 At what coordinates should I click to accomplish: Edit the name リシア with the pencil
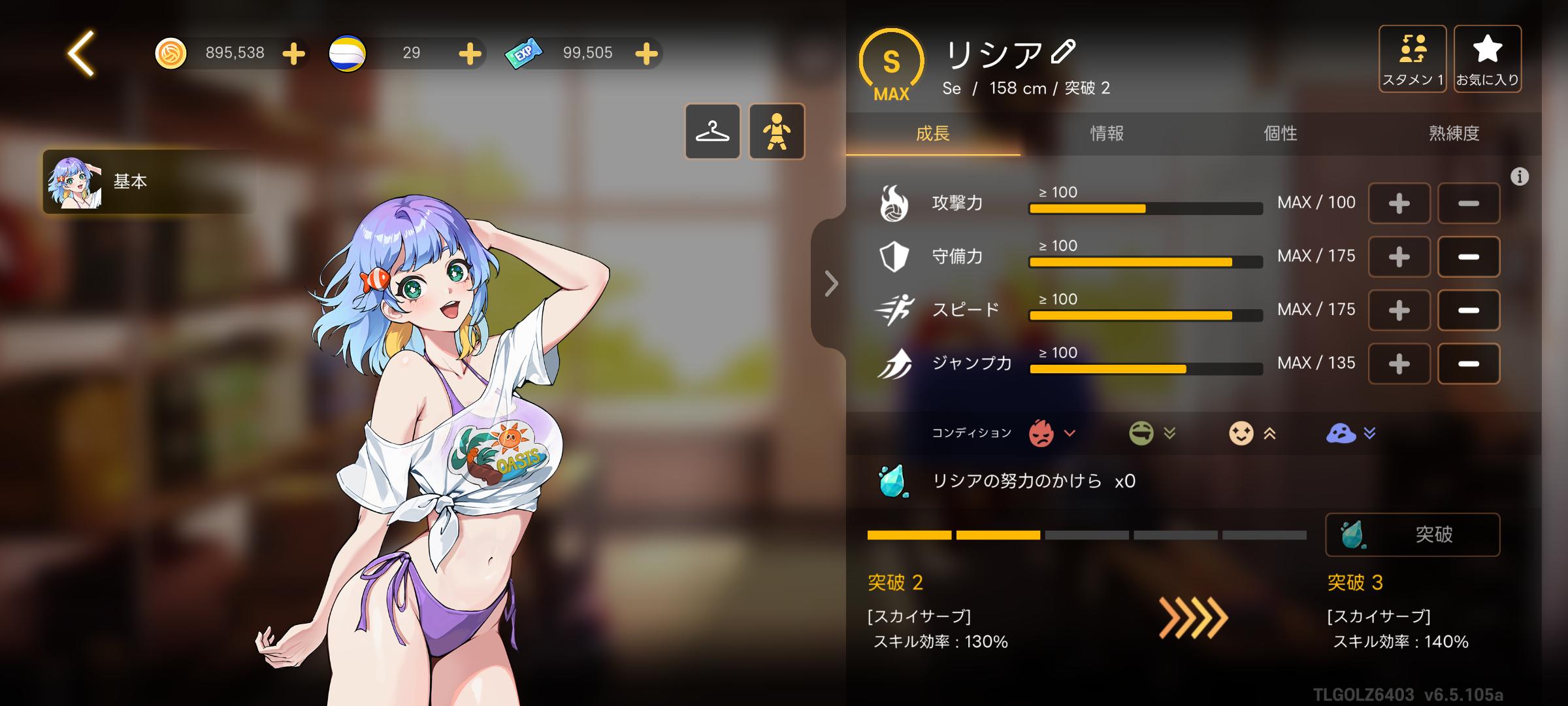1064,52
